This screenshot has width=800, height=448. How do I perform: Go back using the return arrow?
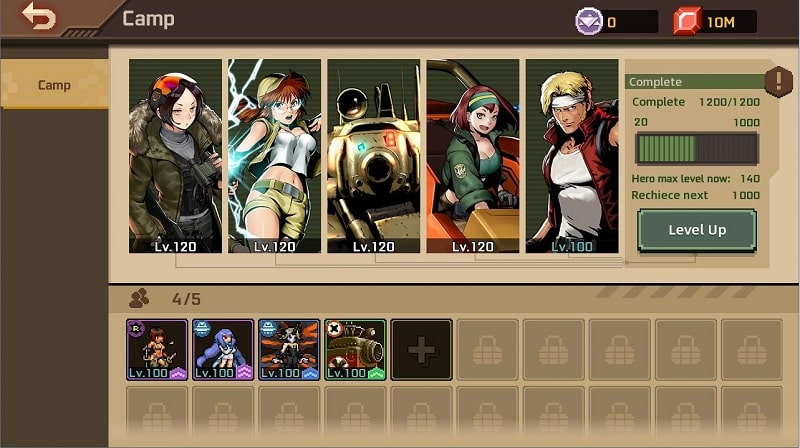tap(40, 17)
